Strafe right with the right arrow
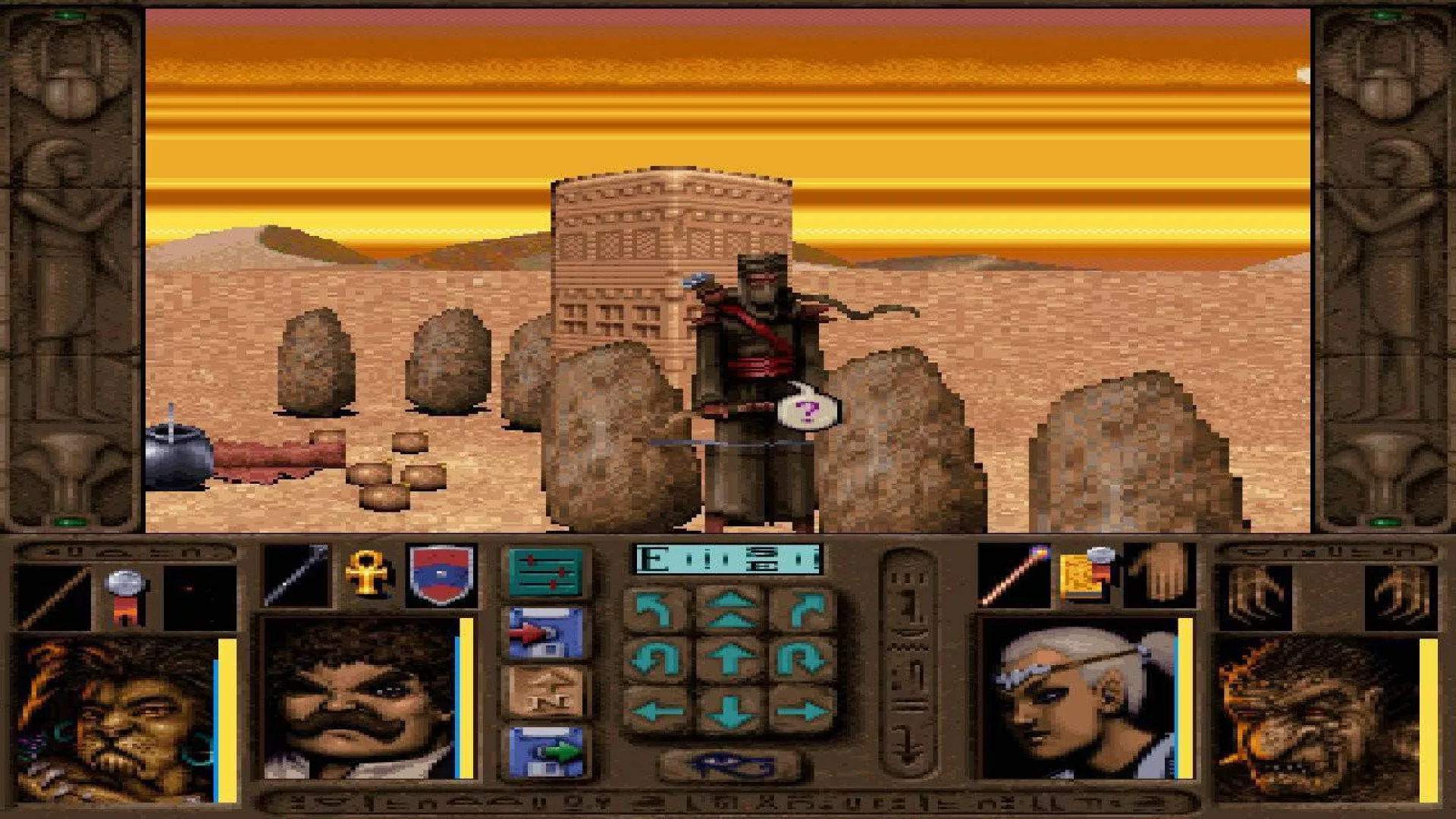This screenshot has height=819, width=1456. [802, 711]
